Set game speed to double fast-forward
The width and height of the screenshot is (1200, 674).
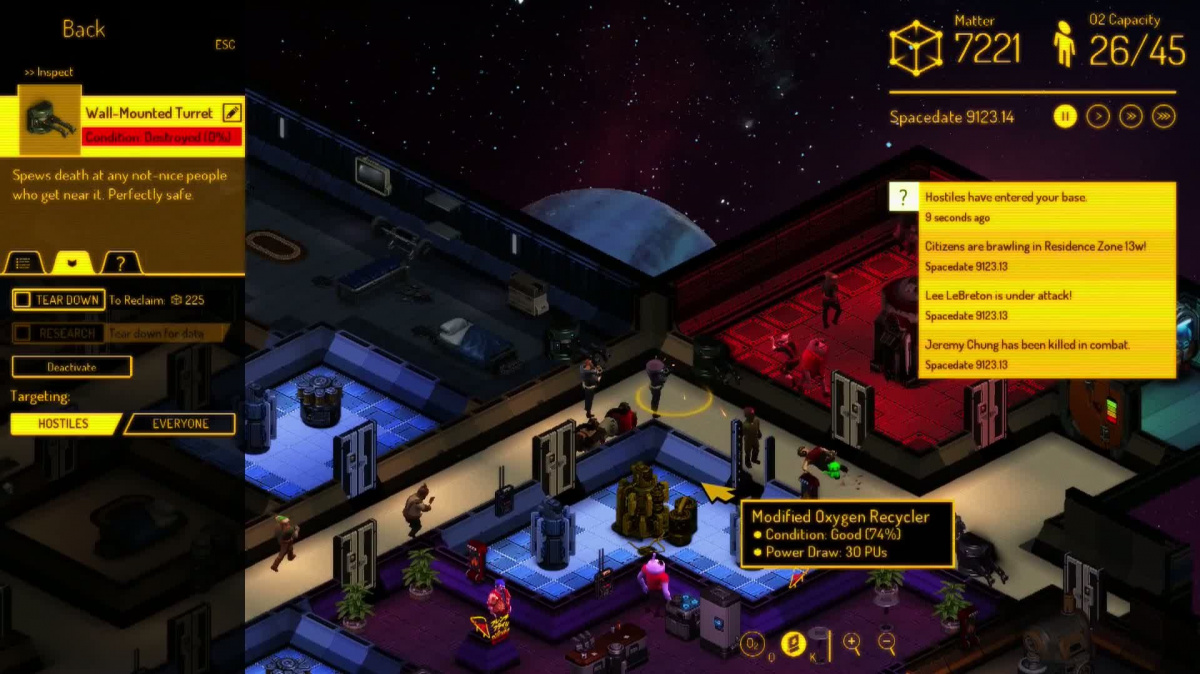(x=1131, y=117)
